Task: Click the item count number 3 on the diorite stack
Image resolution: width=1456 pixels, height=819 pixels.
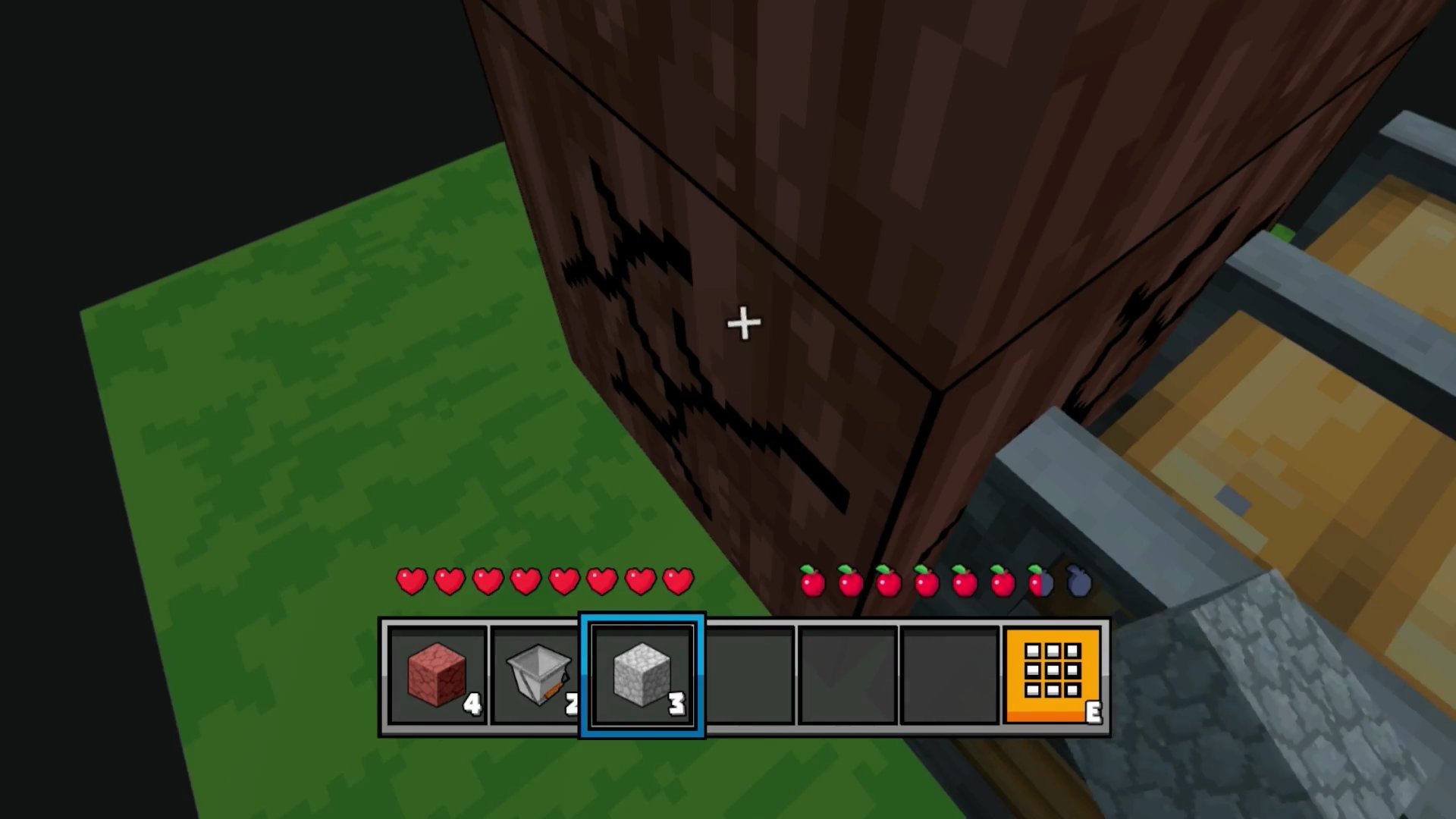Action: click(x=677, y=704)
